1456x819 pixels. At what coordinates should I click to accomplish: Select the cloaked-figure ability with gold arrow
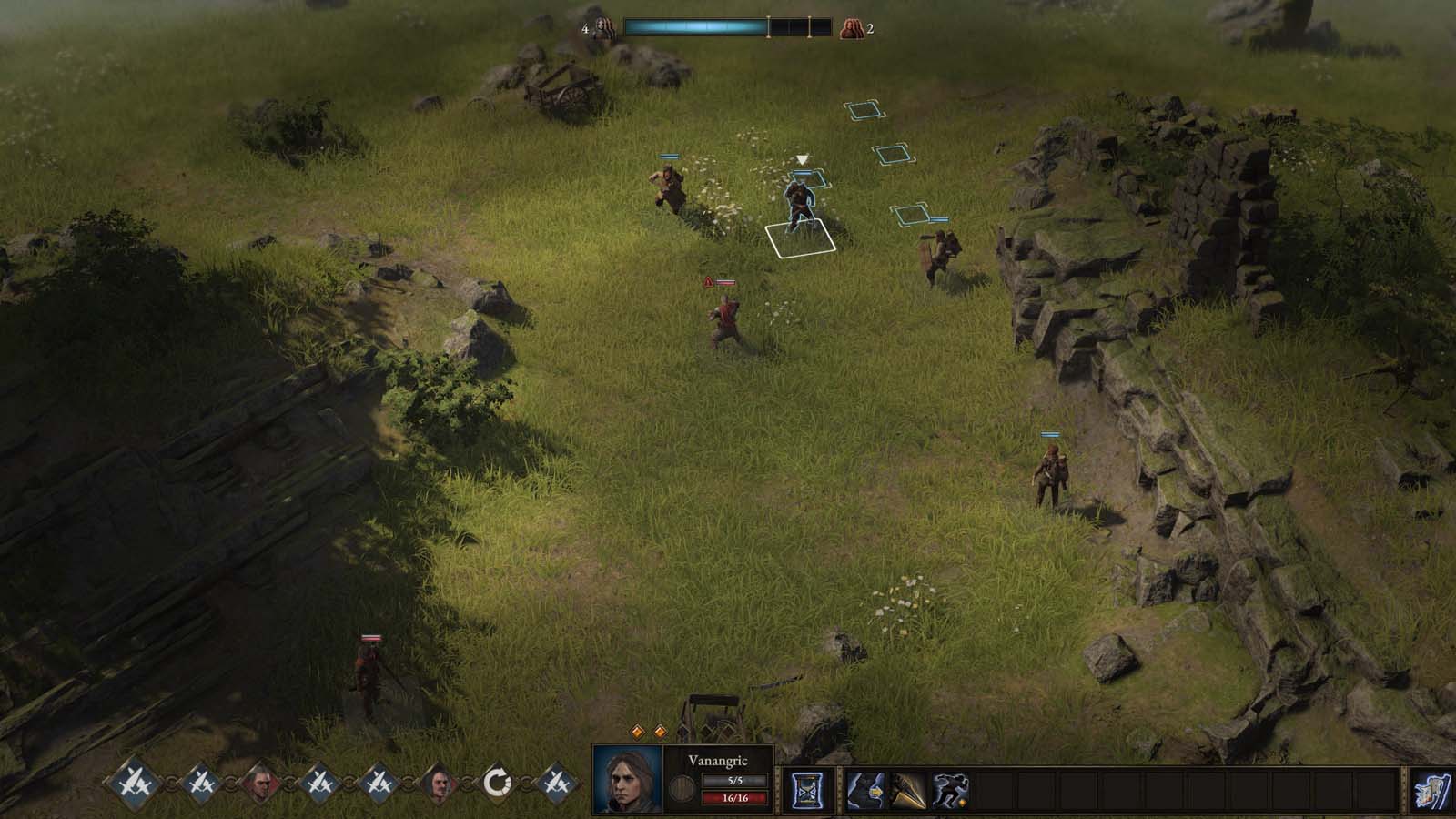[865, 788]
